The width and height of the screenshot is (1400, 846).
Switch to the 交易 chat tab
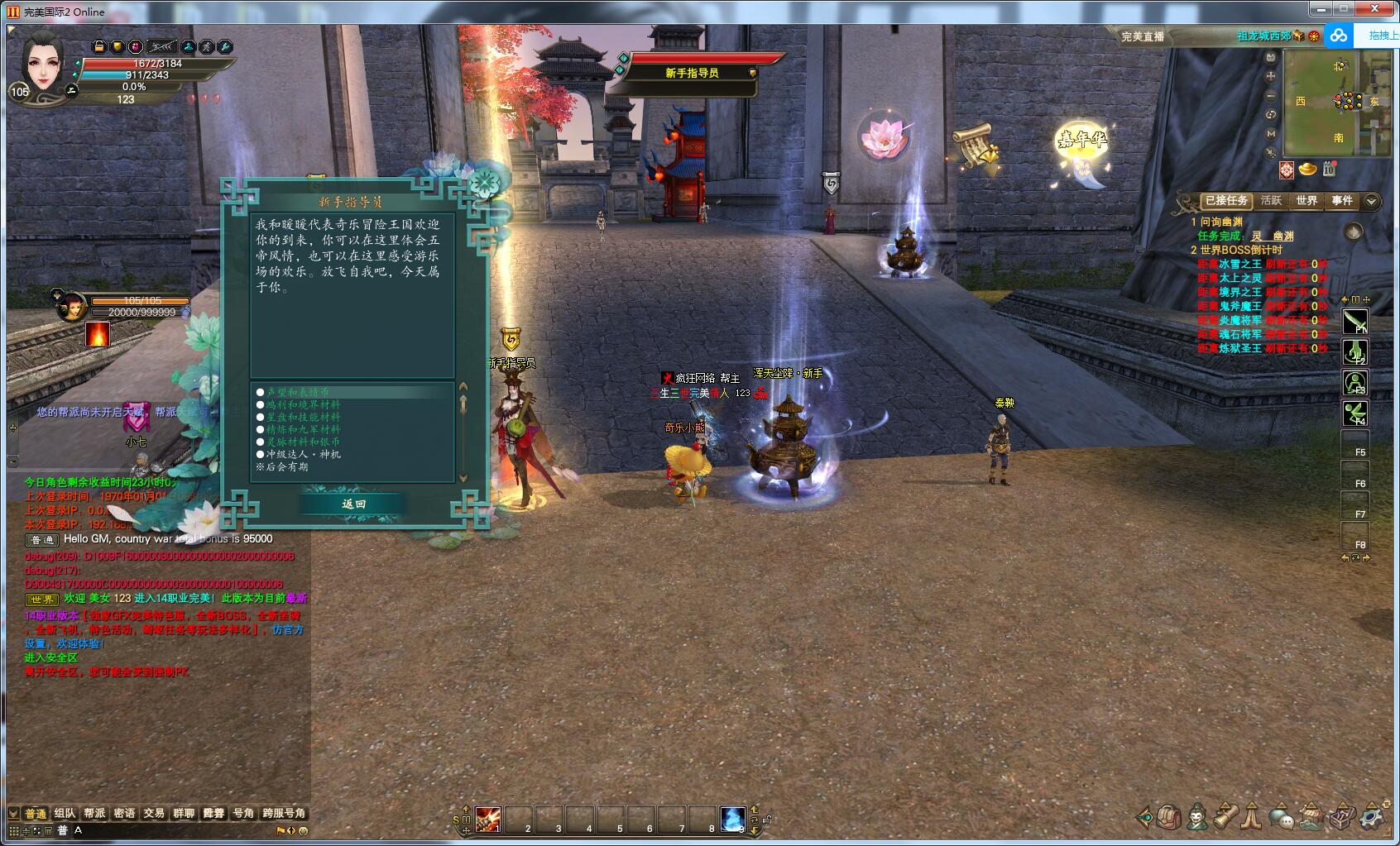(x=154, y=813)
